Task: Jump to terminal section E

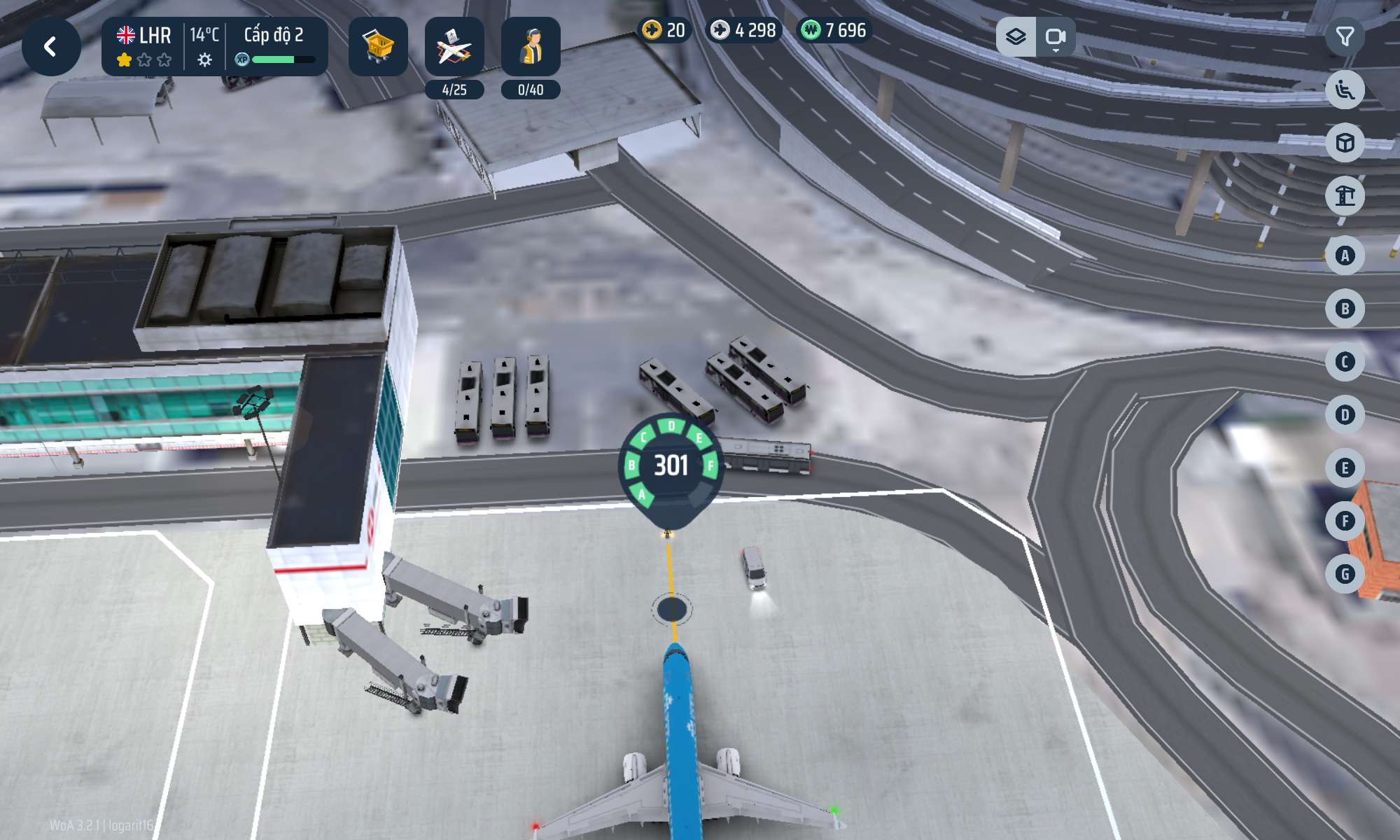Action: (x=1345, y=468)
